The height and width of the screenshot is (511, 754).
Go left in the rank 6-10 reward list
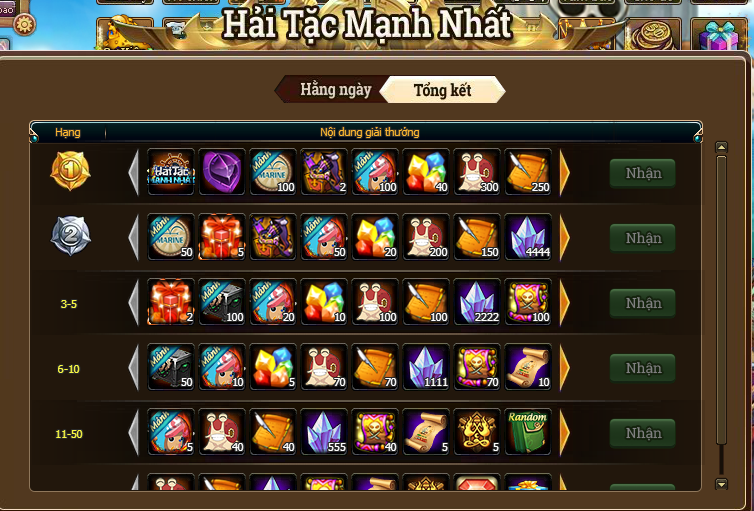pos(134,368)
